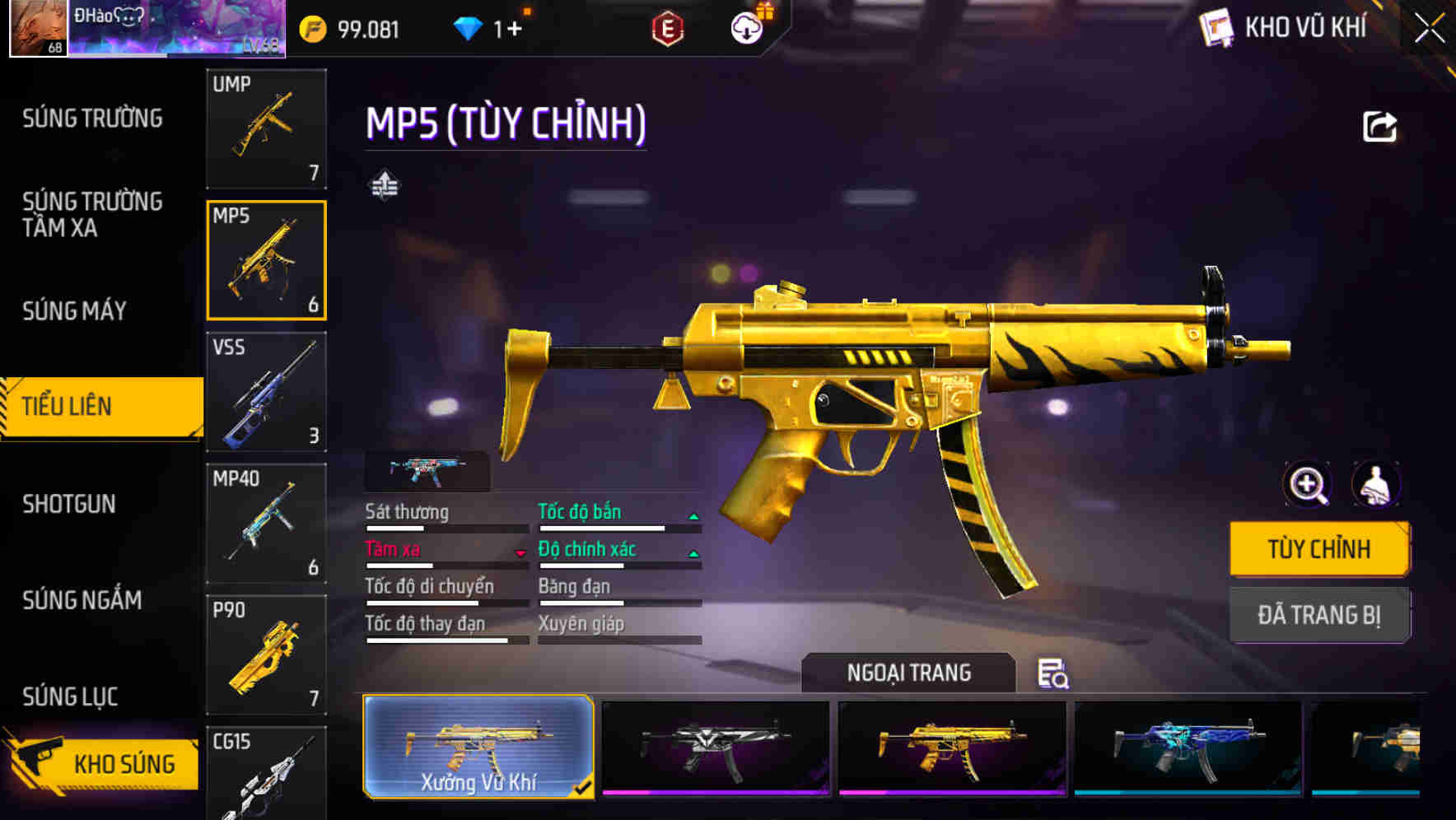Select the MP40 weapon tile
Image resolution: width=1456 pixels, height=820 pixels.
click(x=266, y=523)
